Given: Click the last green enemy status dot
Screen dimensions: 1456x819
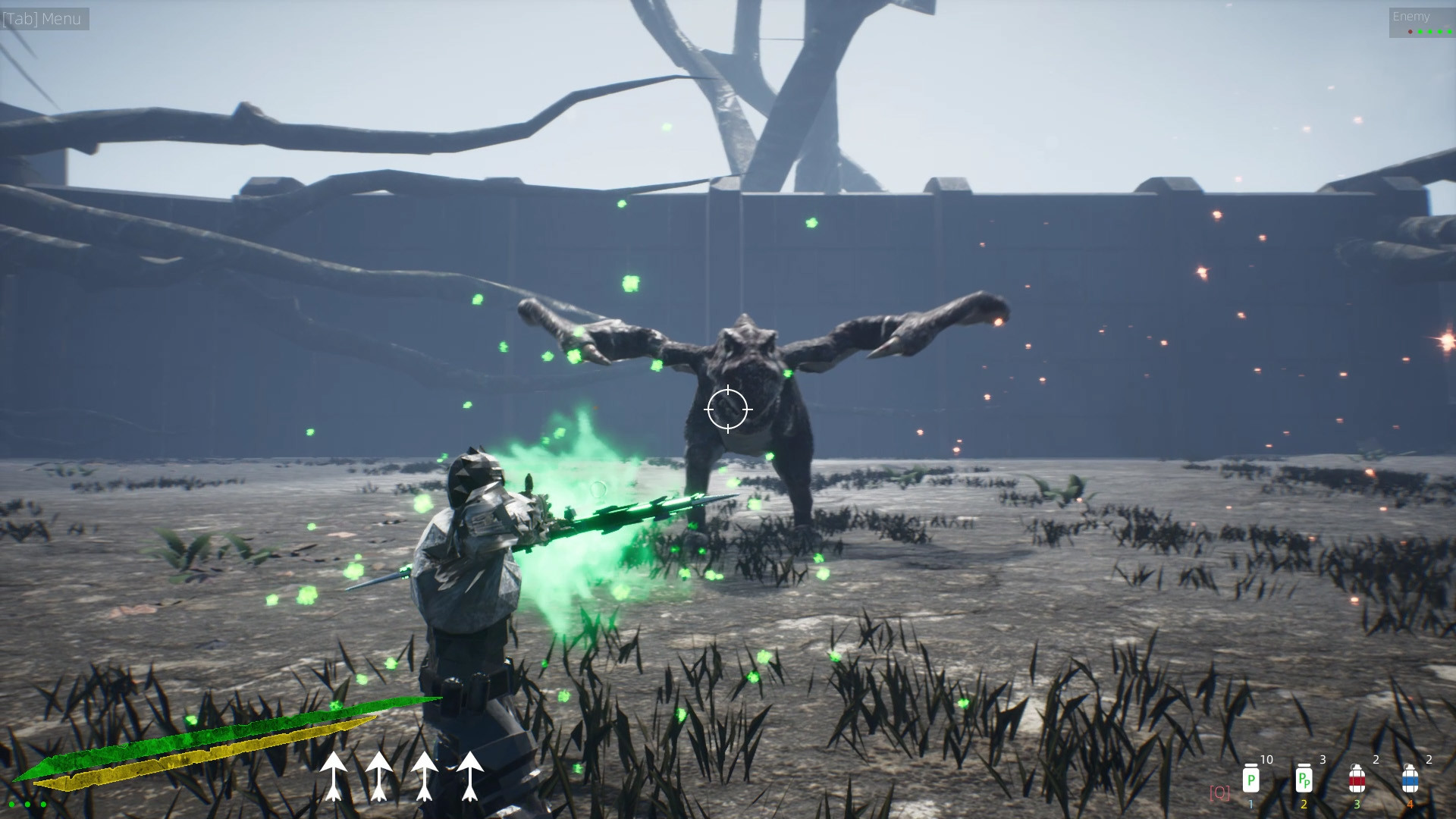Looking at the screenshot, I should click(1449, 32).
